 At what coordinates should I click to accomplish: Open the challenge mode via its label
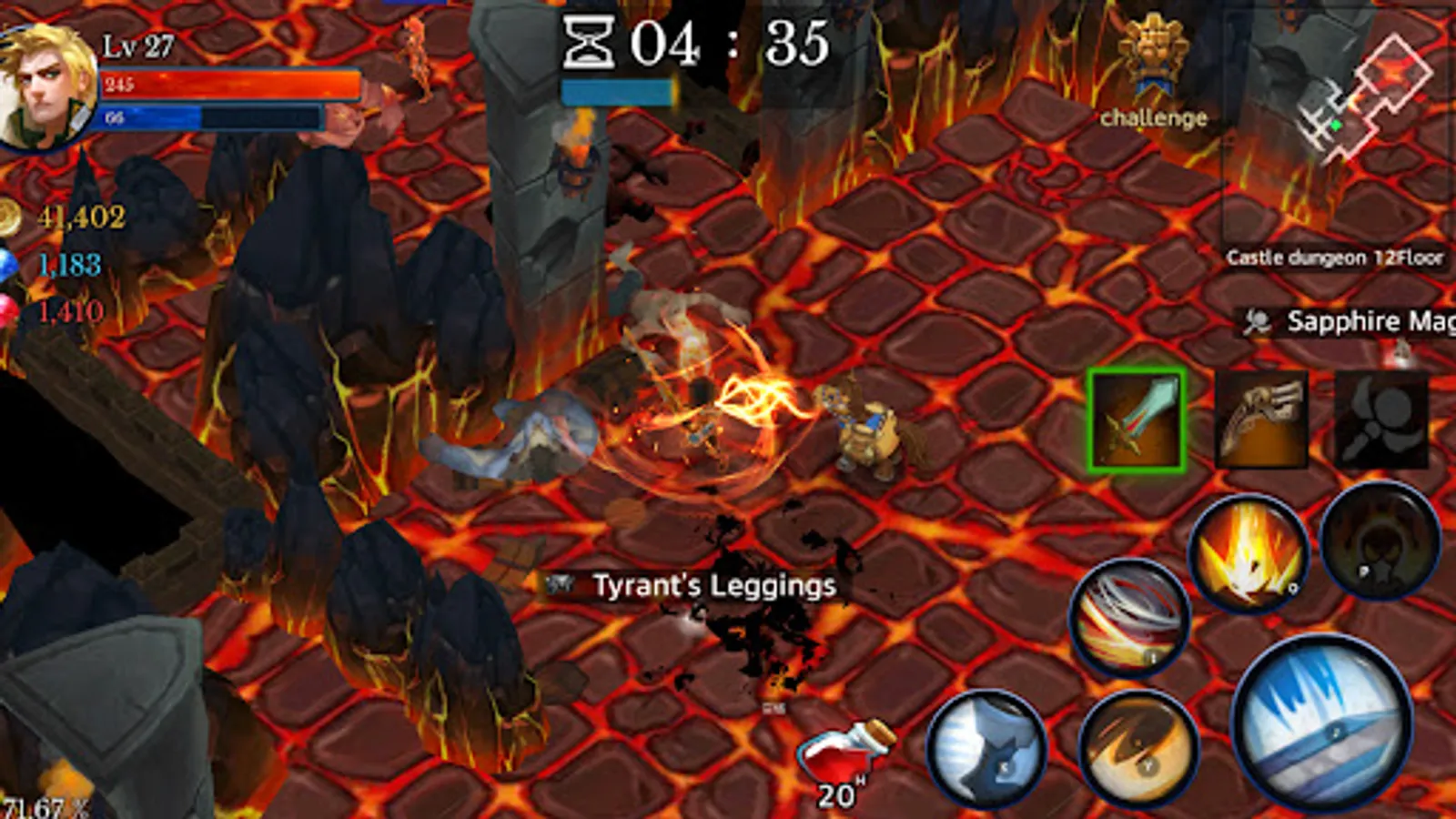click(x=1152, y=116)
